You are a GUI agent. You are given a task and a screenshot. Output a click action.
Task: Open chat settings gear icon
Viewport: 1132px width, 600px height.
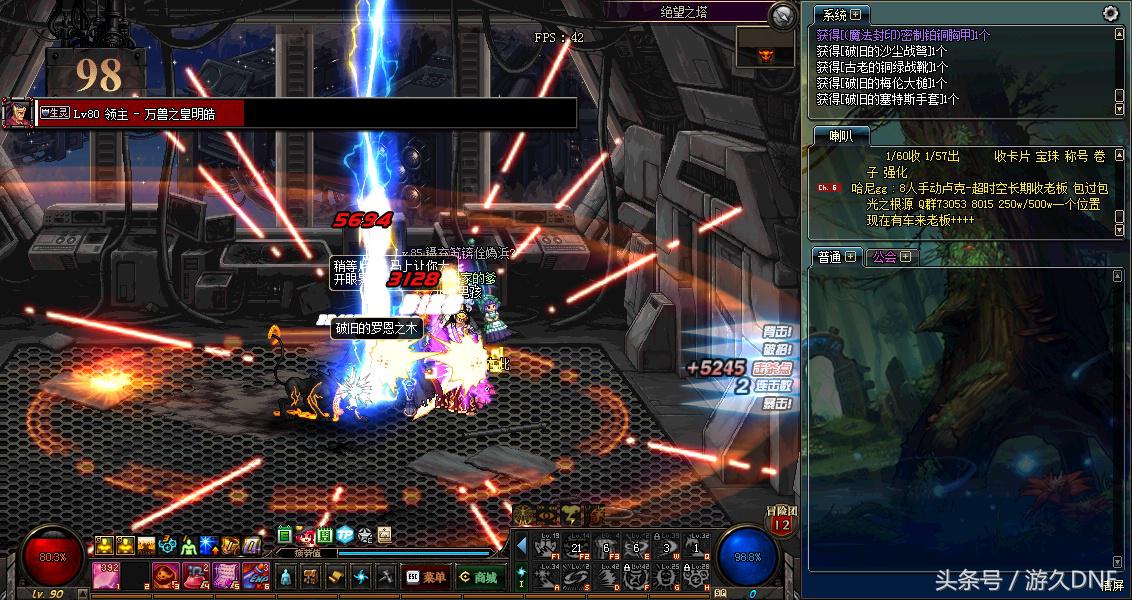point(1110,13)
